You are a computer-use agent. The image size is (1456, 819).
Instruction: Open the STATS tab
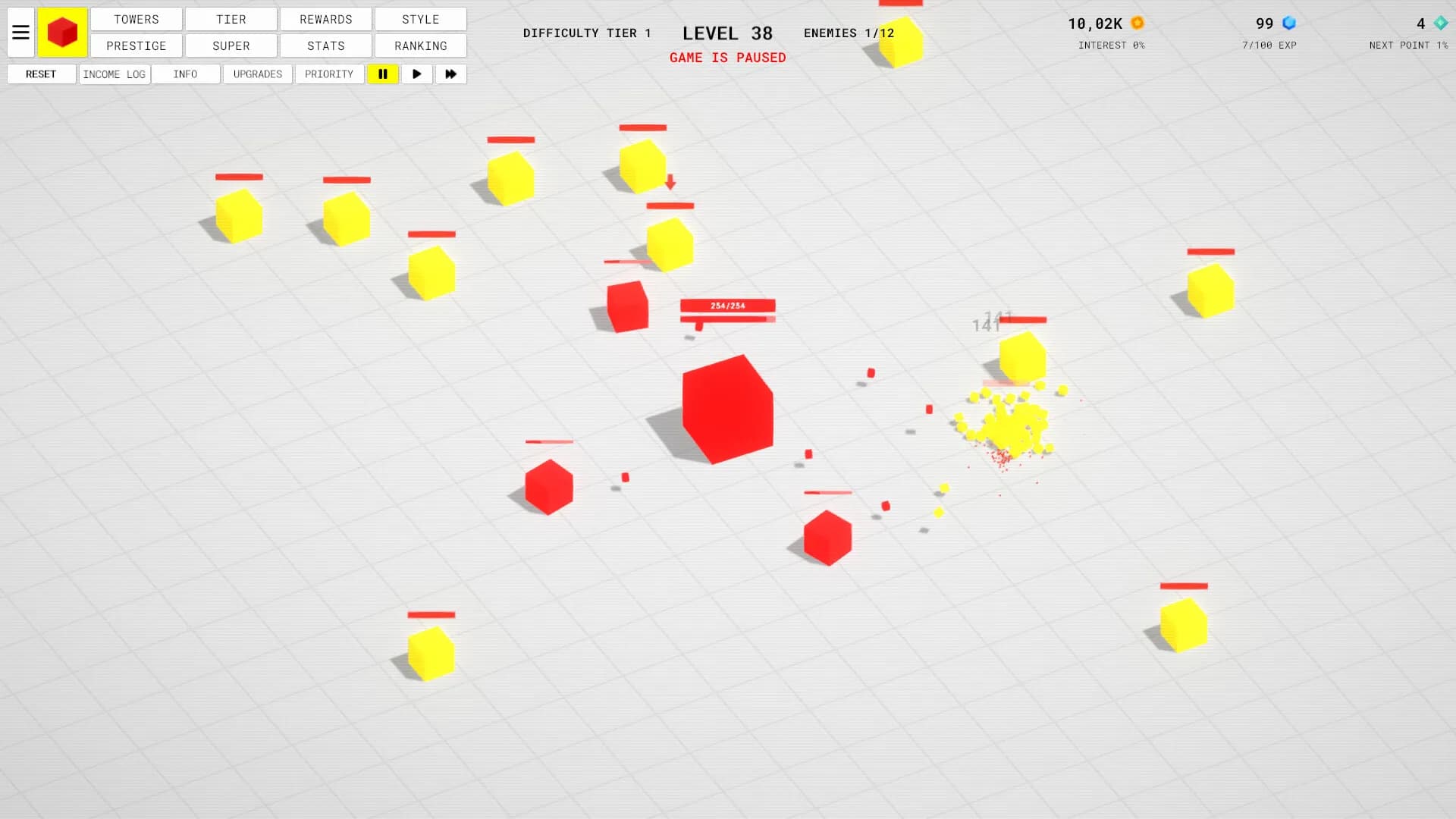[x=325, y=45]
